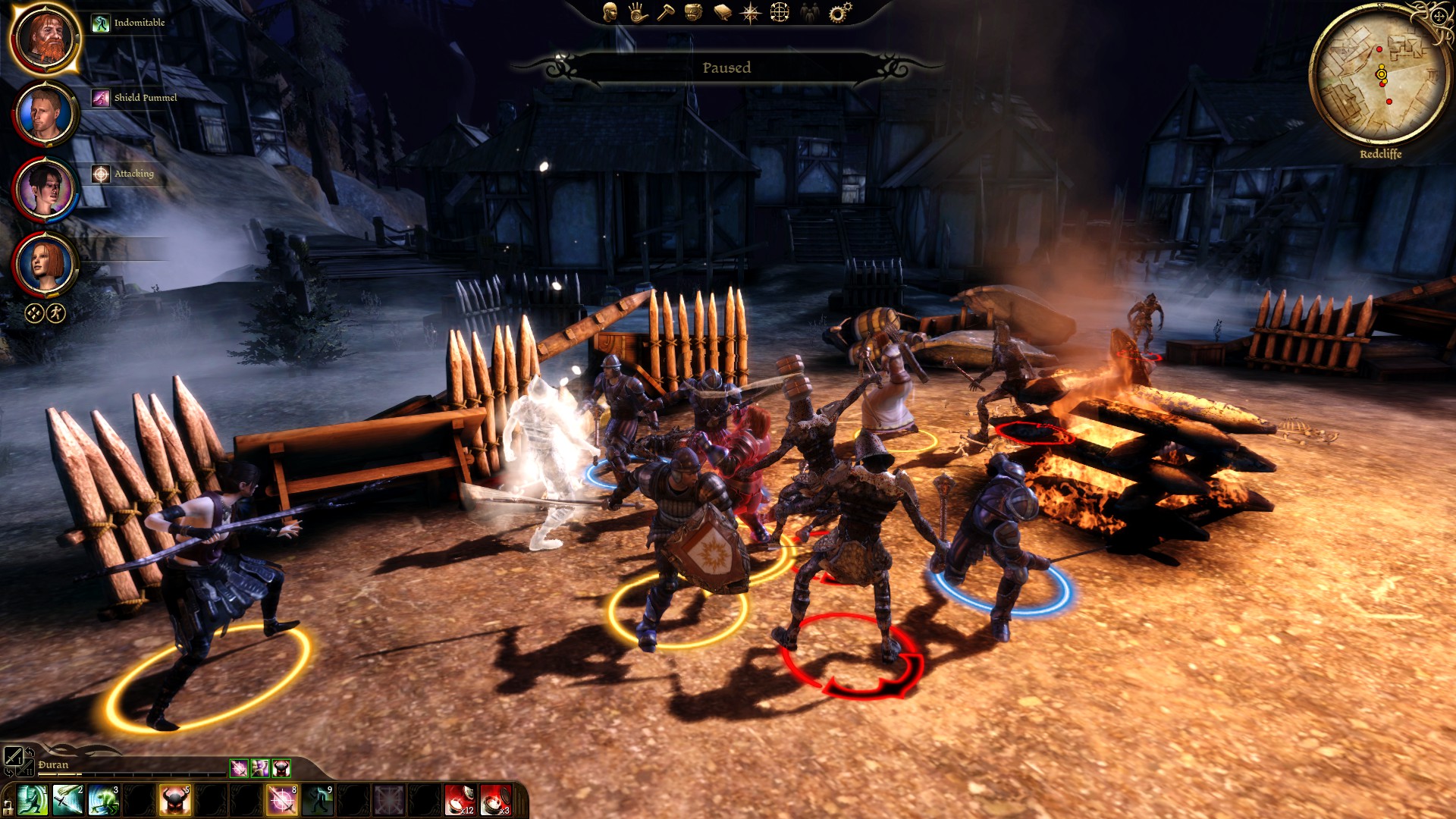Image resolution: width=1456 pixels, height=819 pixels.
Task: Open the tactics crosshair grid icon
Action: 780,12
